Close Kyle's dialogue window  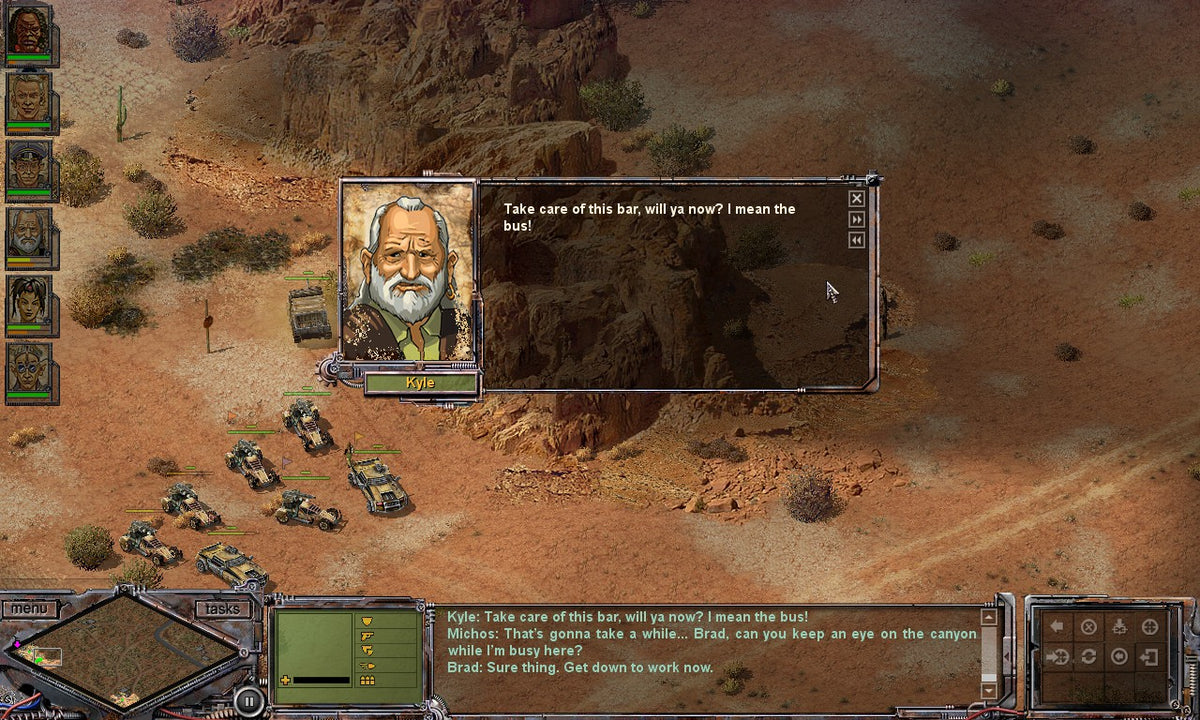point(857,198)
